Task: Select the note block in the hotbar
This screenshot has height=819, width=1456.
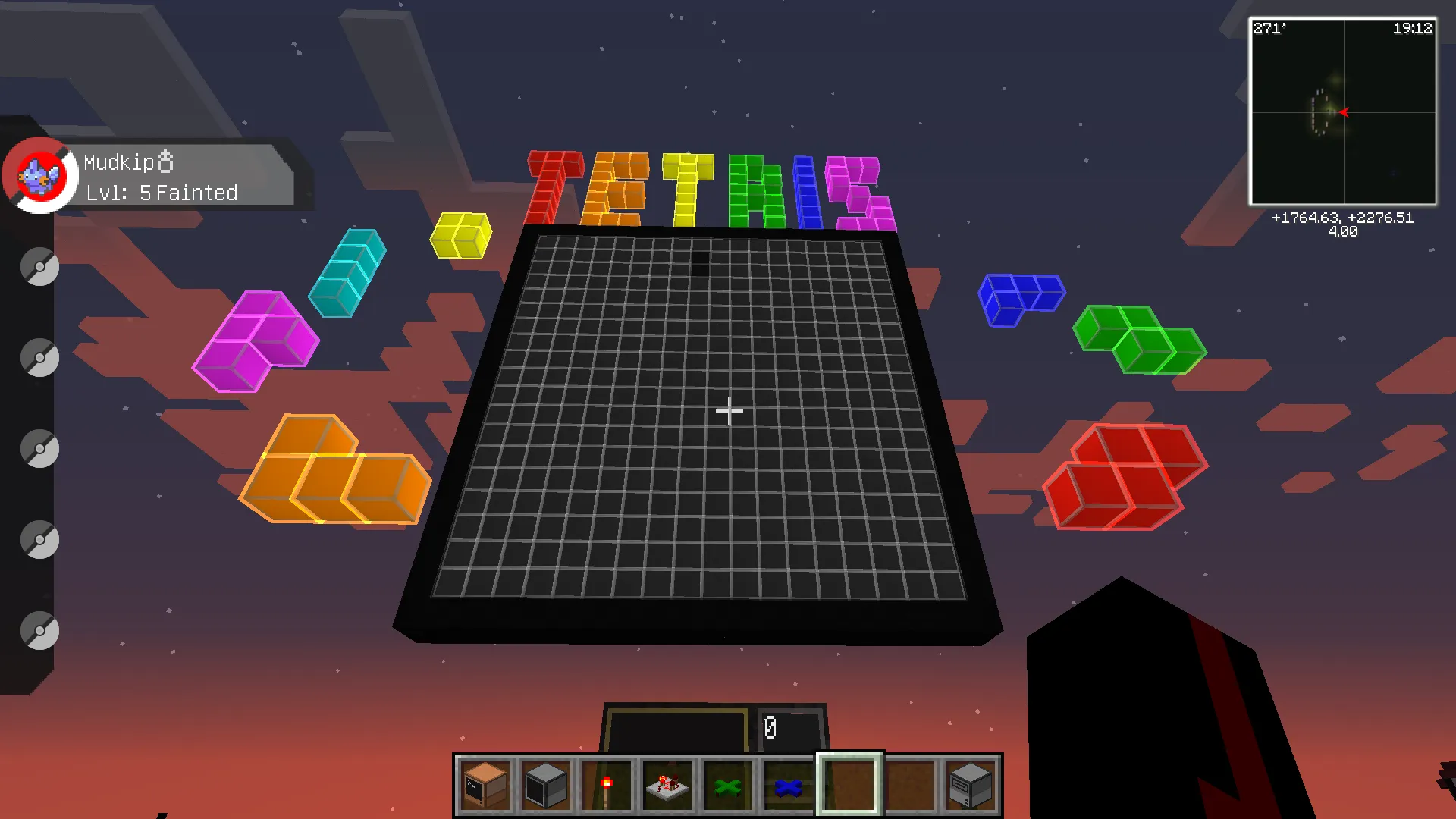Action: click(485, 784)
